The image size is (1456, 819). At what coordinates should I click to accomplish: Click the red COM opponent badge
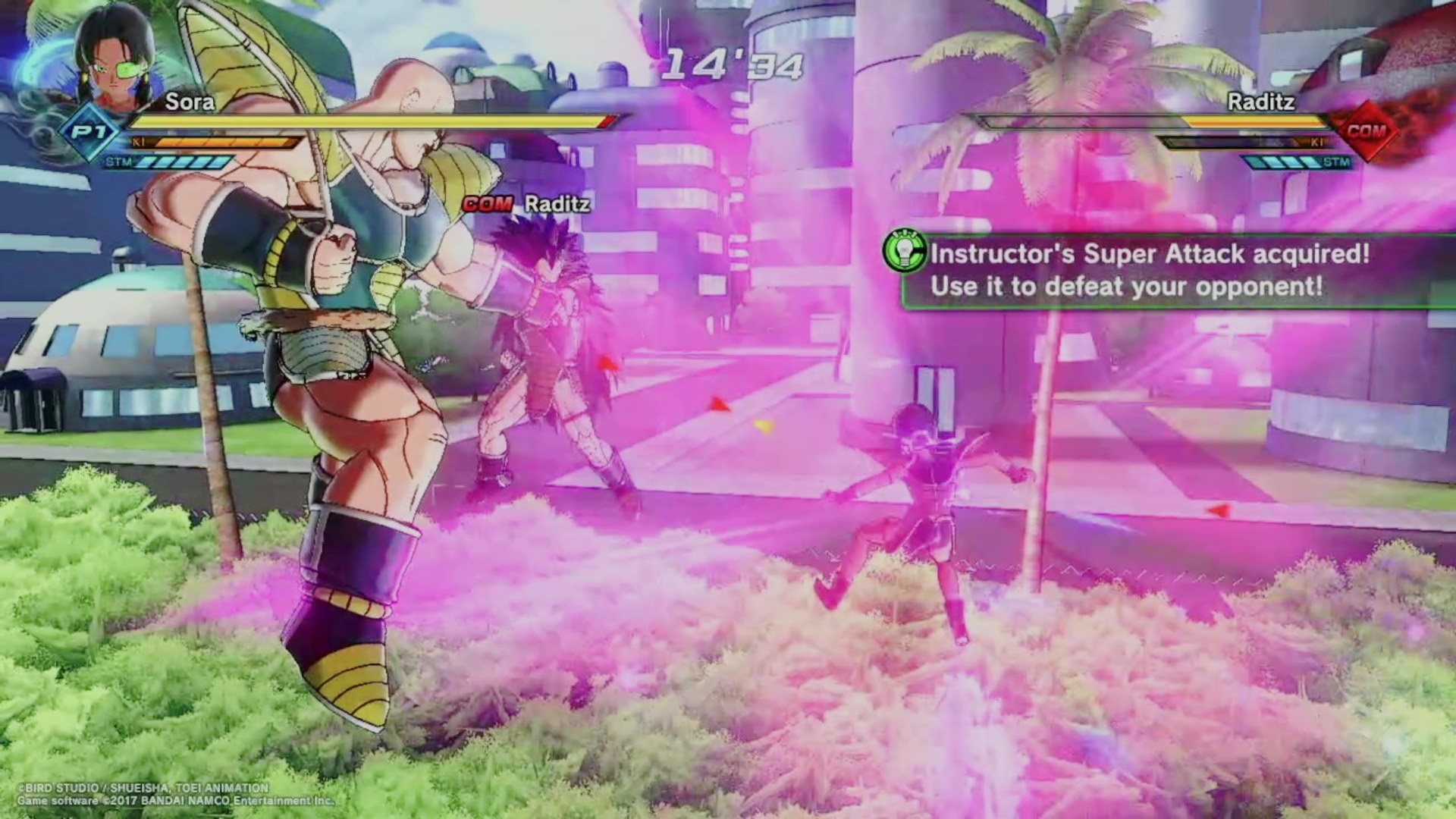click(1366, 131)
